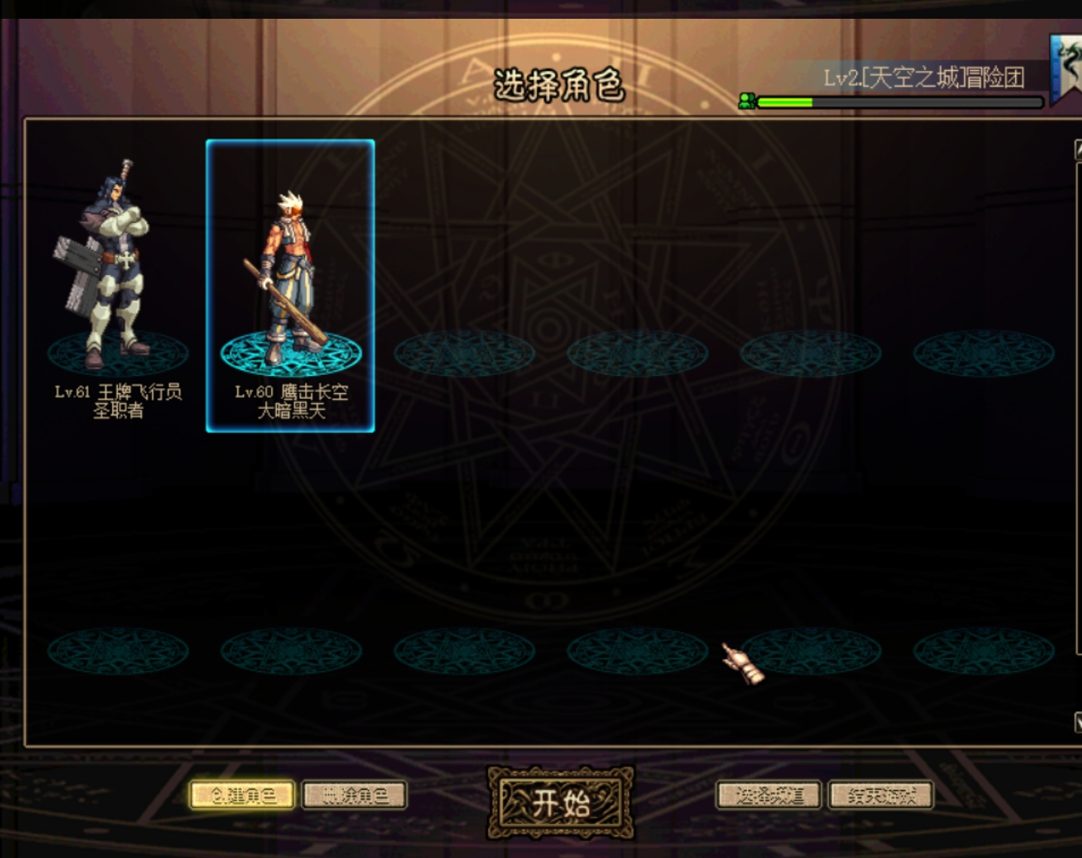The height and width of the screenshot is (858, 1082).
Task: Open the 选择频道 channel selection
Action: coord(768,796)
